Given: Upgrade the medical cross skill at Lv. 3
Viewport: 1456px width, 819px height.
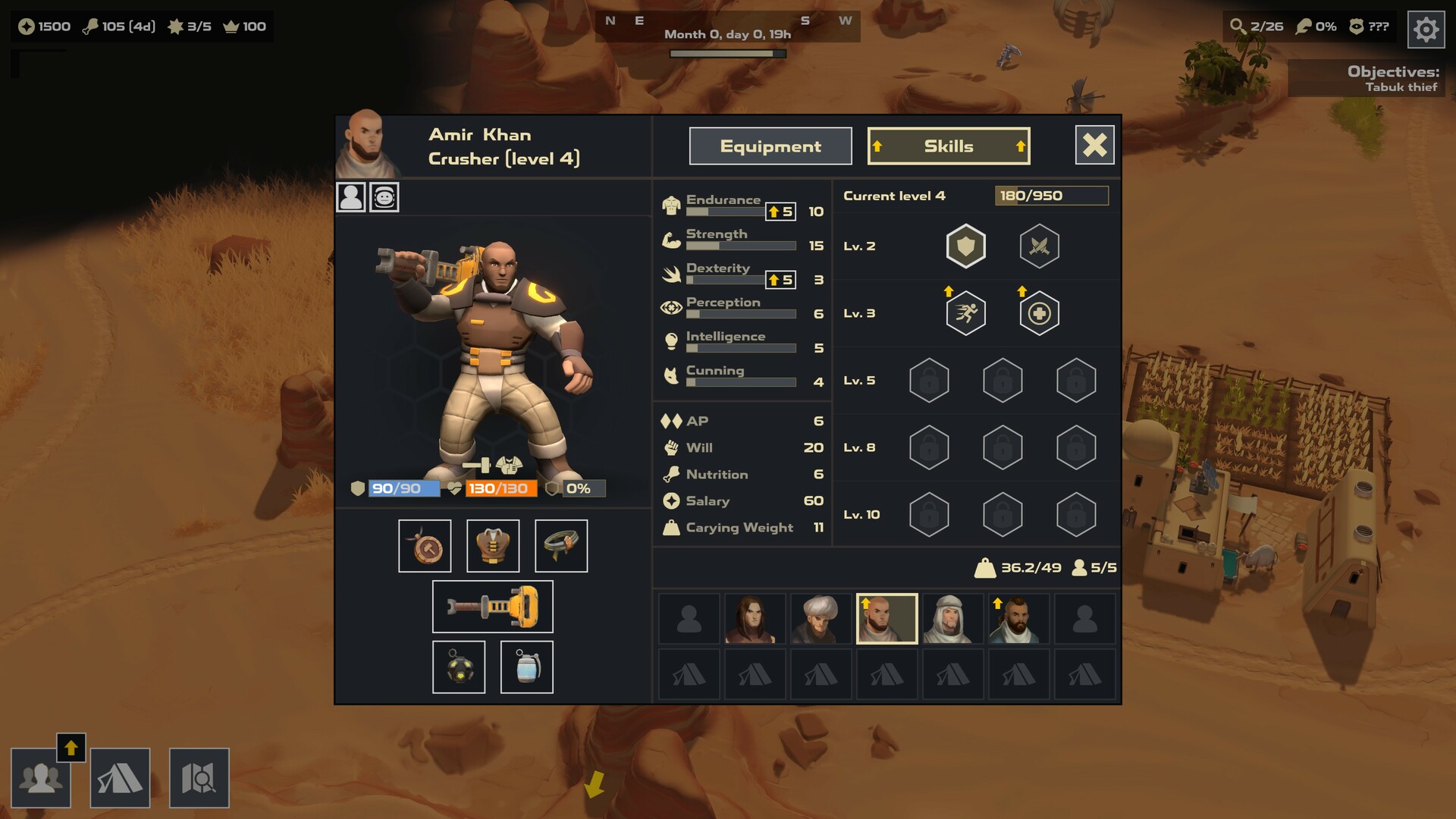Looking at the screenshot, I should [x=1039, y=312].
